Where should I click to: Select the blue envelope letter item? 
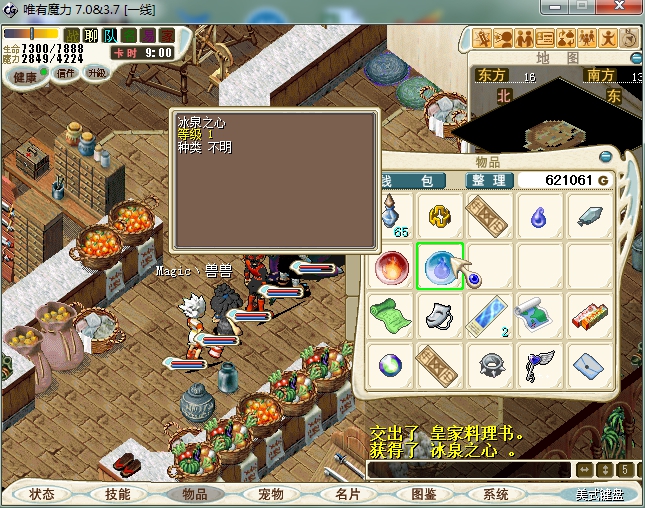[x=590, y=365]
